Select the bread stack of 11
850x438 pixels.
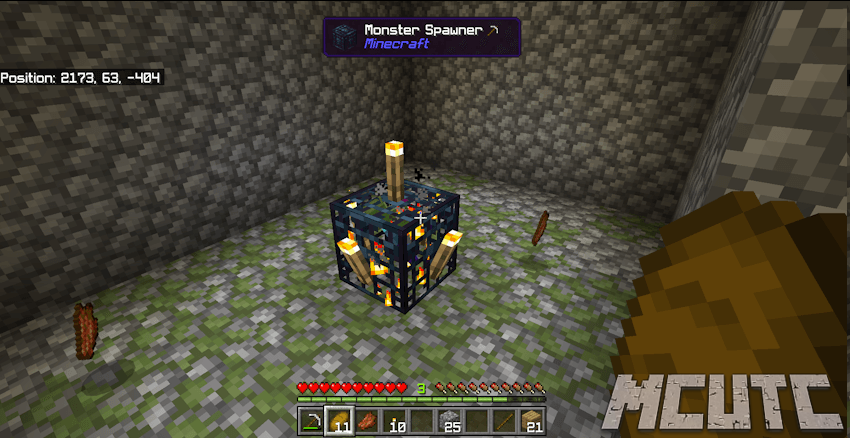click(x=339, y=421)
